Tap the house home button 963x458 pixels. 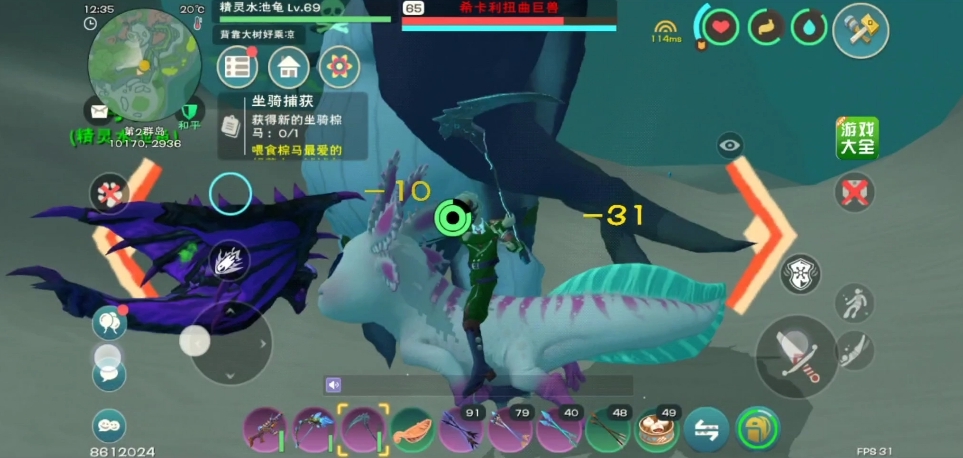click(x=289, y=67)
